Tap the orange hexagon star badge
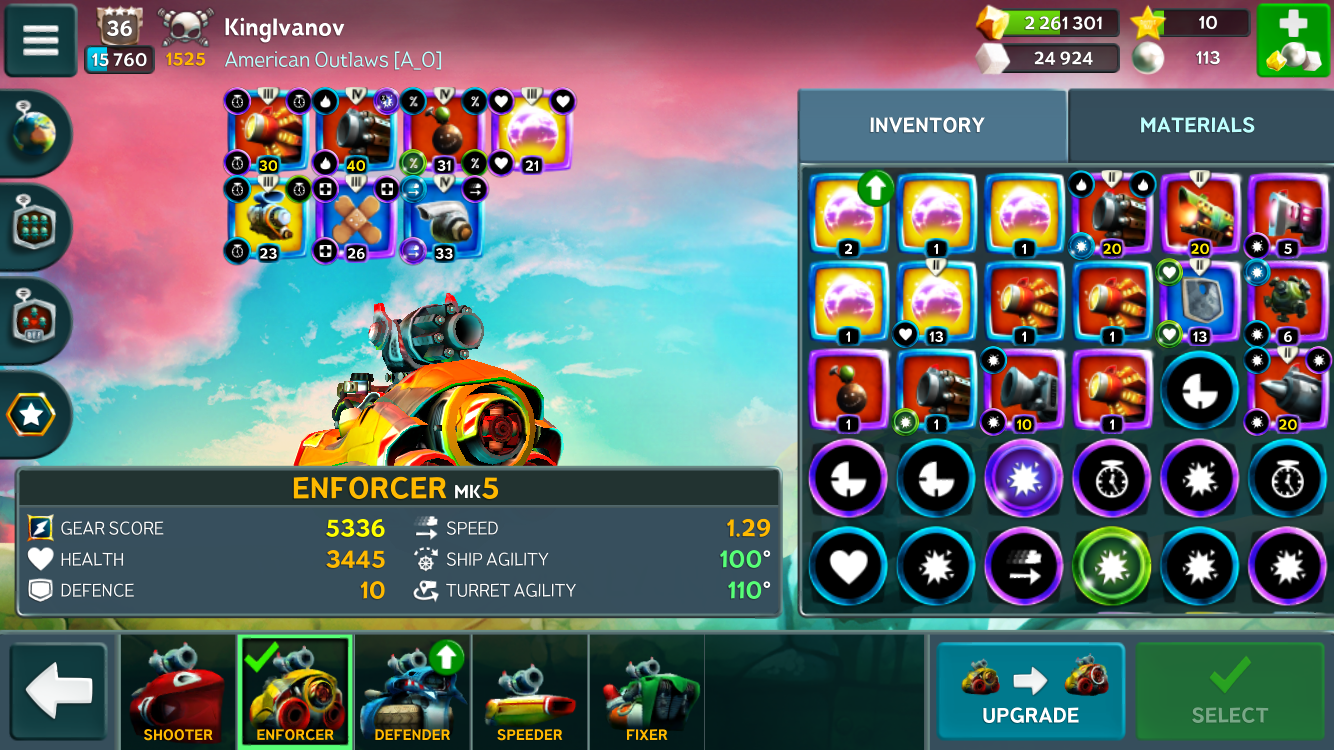 [x=31, y=415]
